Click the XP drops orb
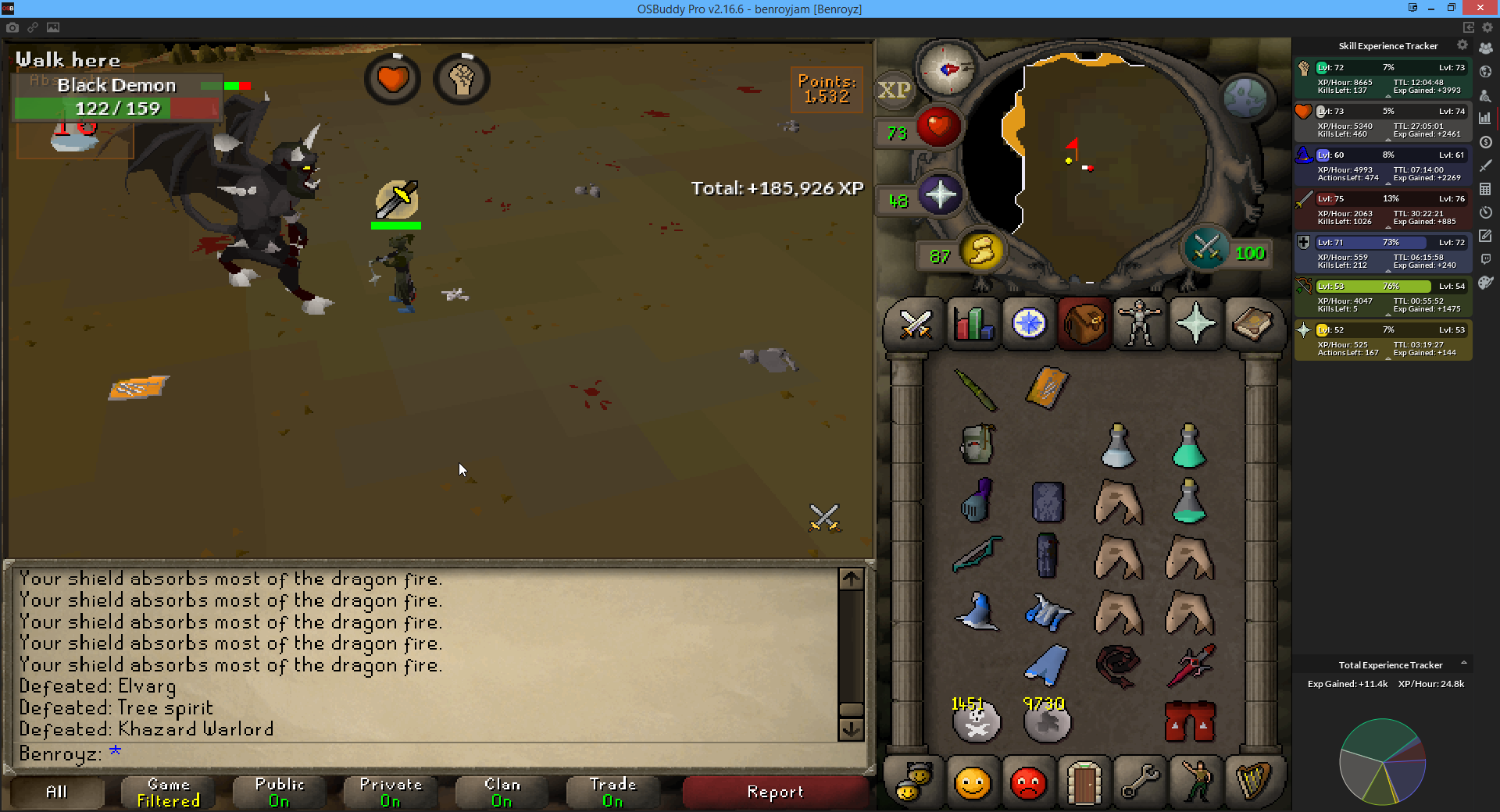This screenshot has height=812, width=1500. pyautogui.click(x=894, y=91)
